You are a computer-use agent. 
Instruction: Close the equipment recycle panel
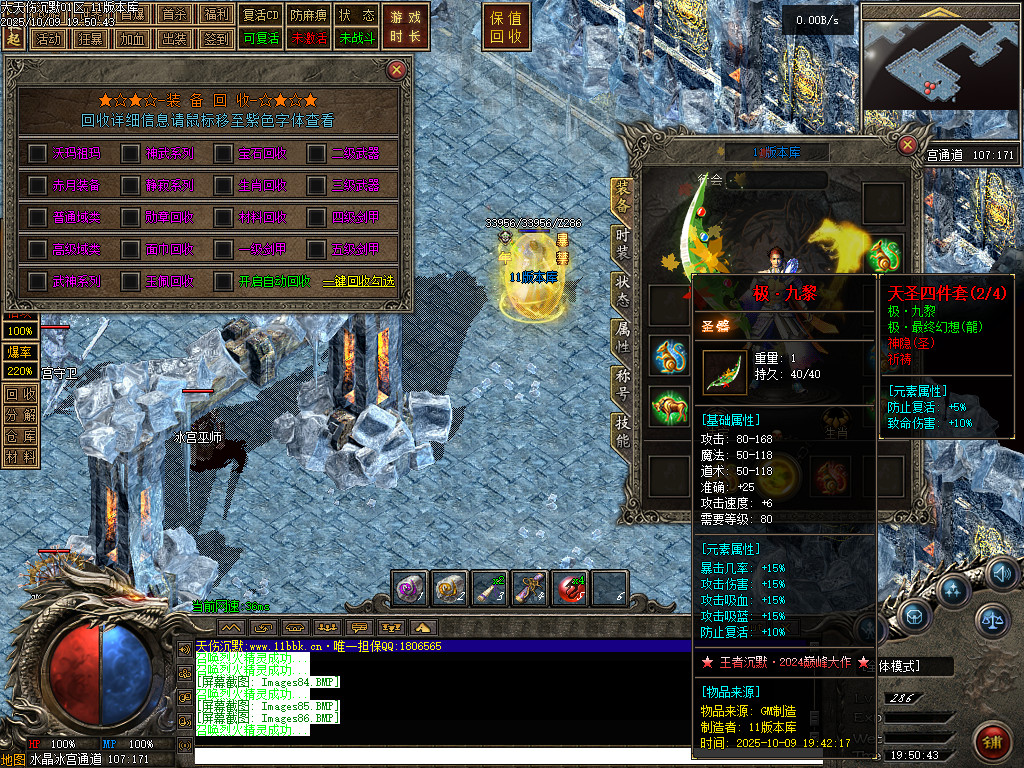click(x=397, y=69)
